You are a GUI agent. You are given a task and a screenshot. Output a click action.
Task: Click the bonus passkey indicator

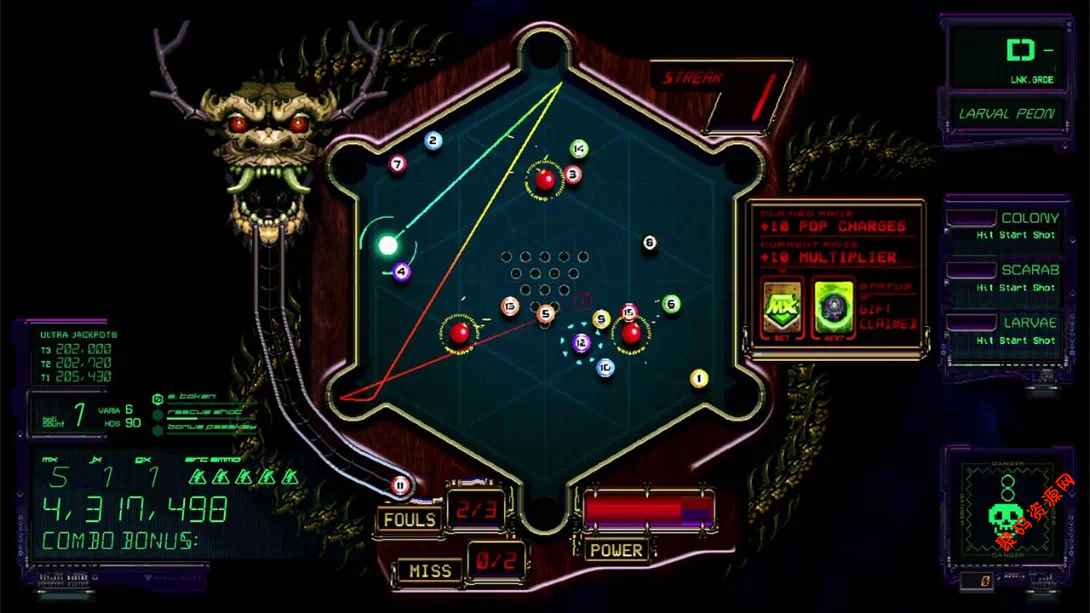pyautogui.click(x=158, y=428)
